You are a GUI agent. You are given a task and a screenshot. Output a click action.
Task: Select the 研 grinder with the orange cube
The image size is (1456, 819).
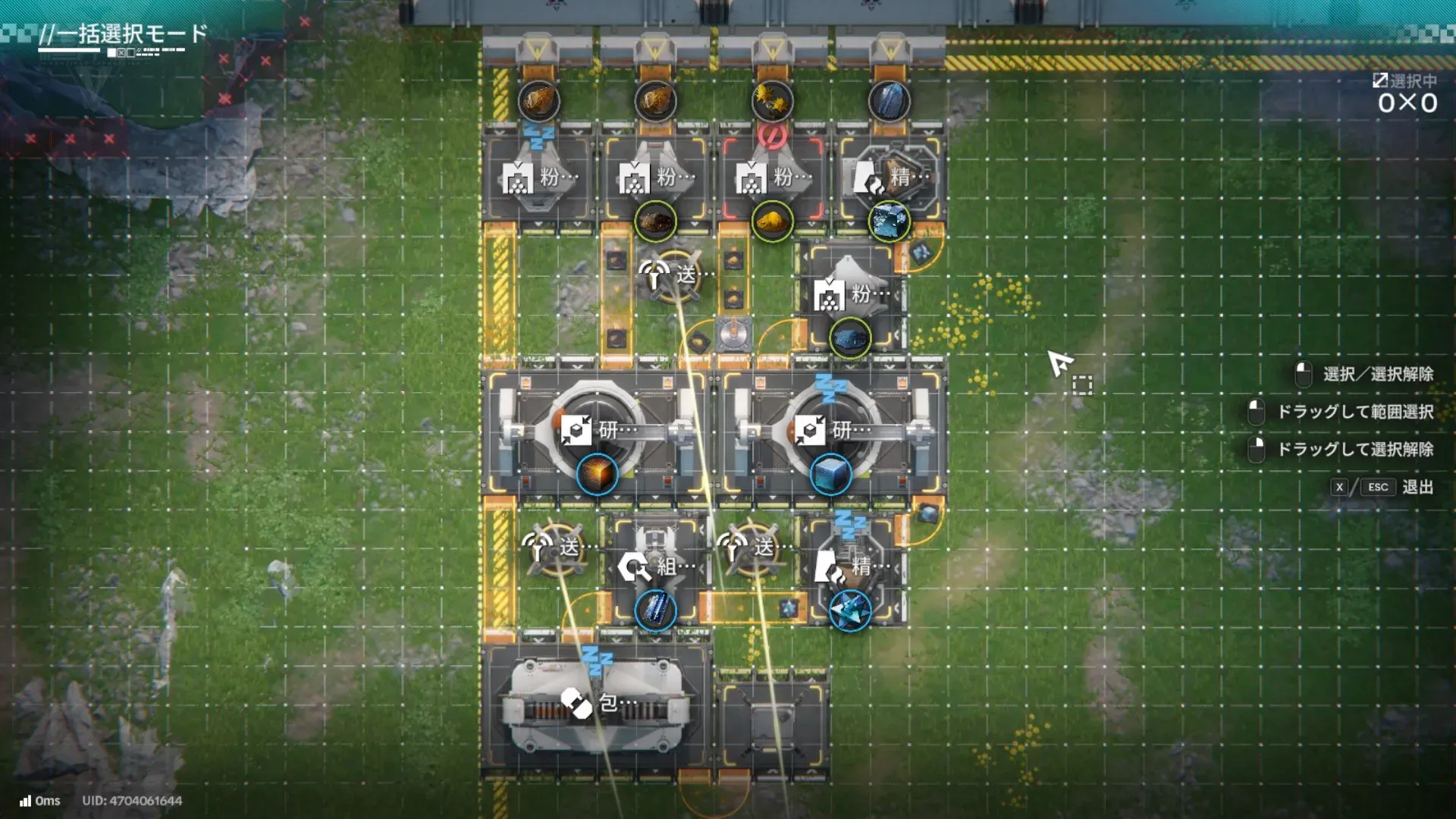click(x=597, y=431)
